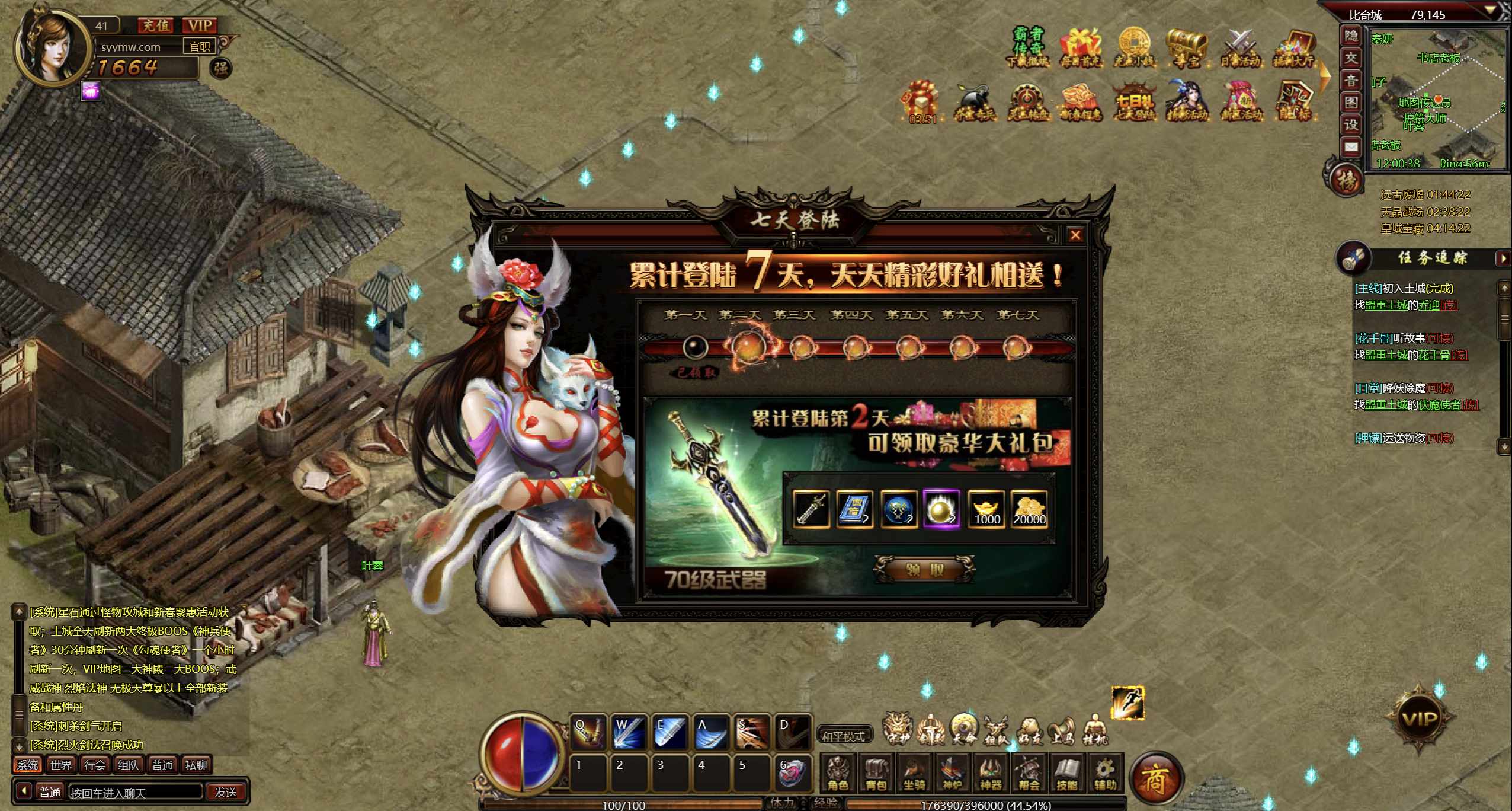Select the 20000 gold coins reward slot
Viewport: 1512px width, 811px height.
[1029, 509]
